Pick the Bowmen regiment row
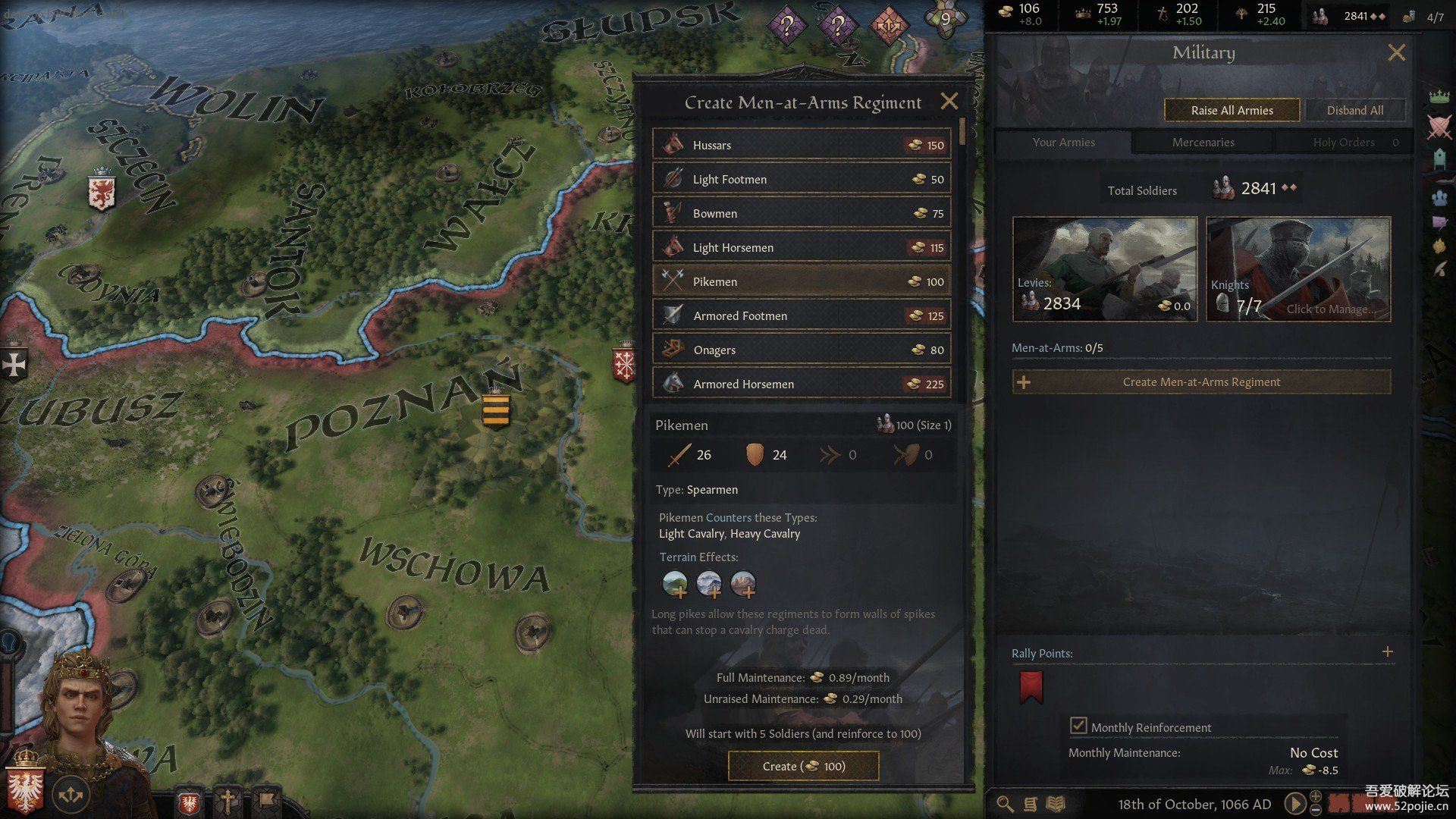The width and height of the screenshot is (1456, 819). (802, 213)
